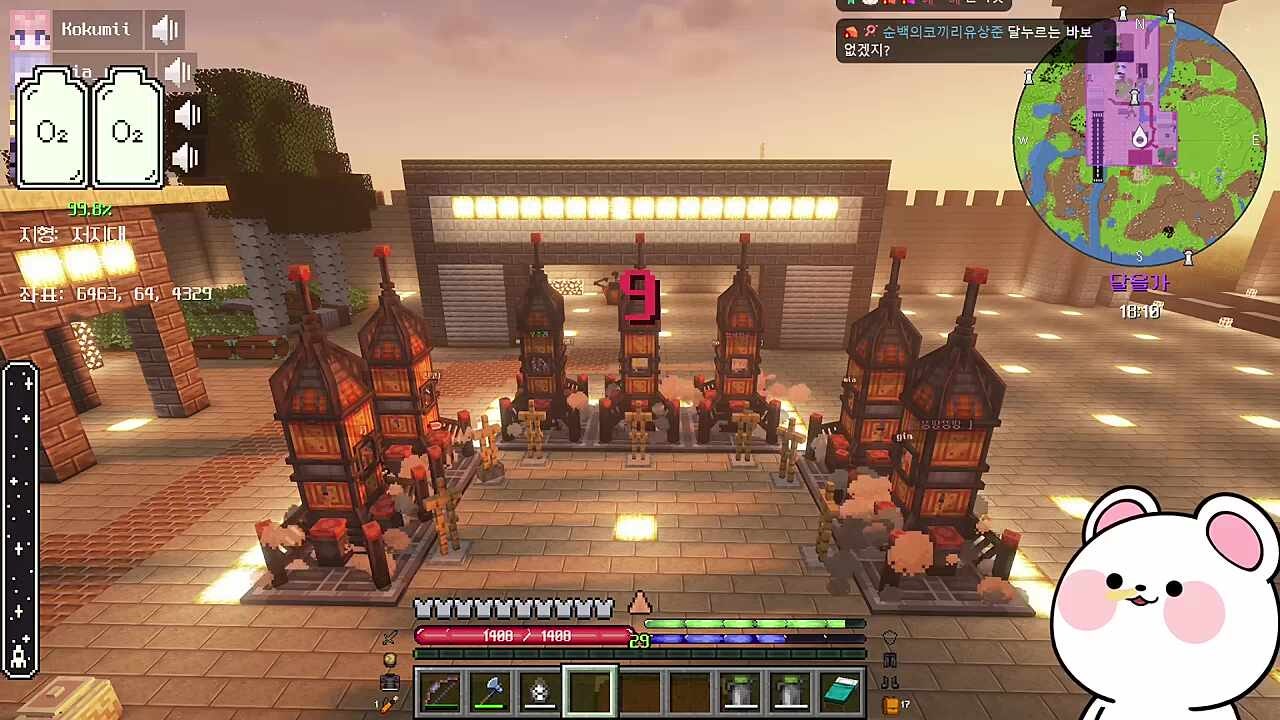Click the orange backpack icon
Image resolution: width=1280 pixels, height=720 pixels.
click(x=890, y=705)
